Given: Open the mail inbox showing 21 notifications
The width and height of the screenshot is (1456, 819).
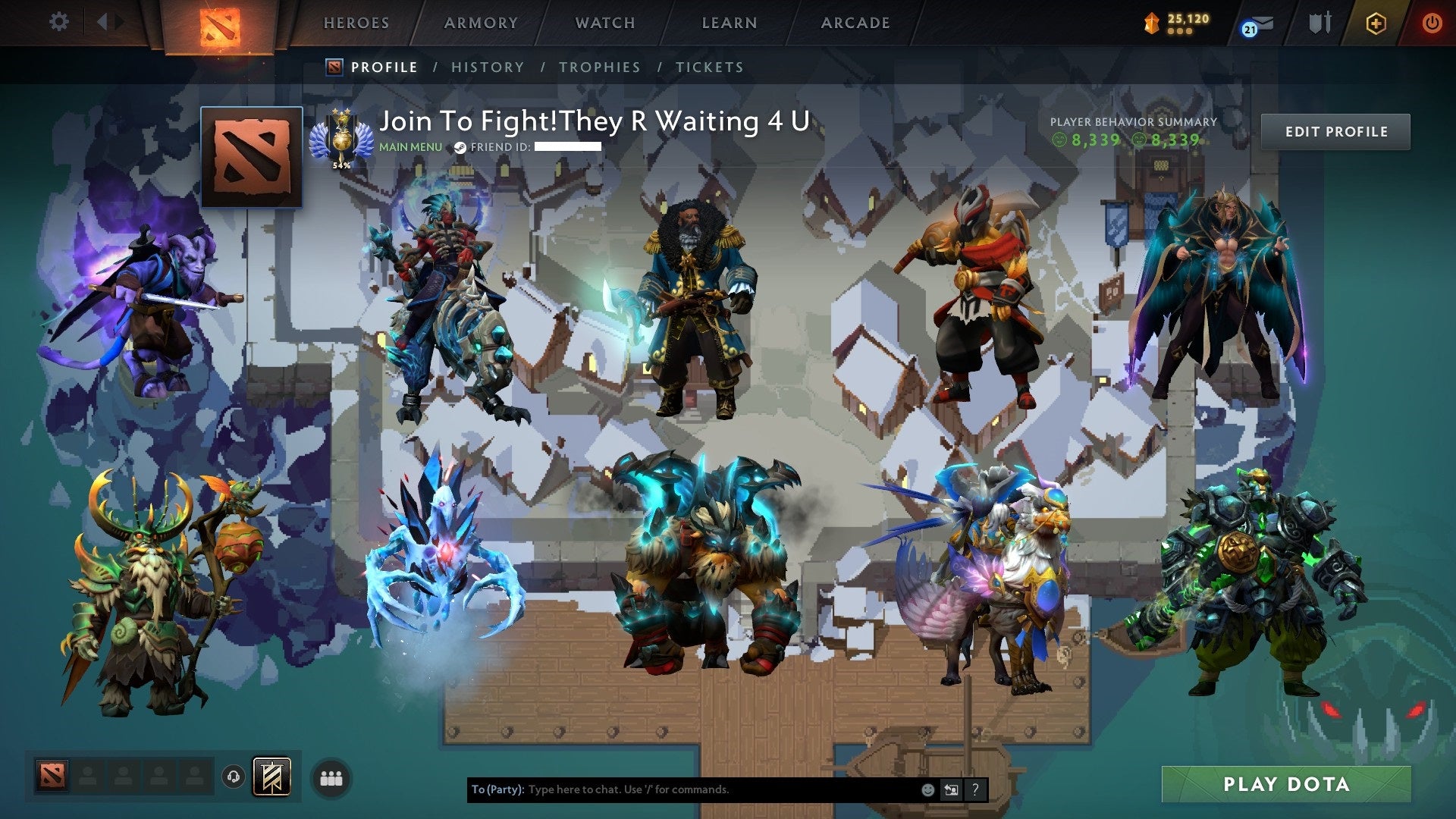Looking at the screenshot, I should [1259, 23].
